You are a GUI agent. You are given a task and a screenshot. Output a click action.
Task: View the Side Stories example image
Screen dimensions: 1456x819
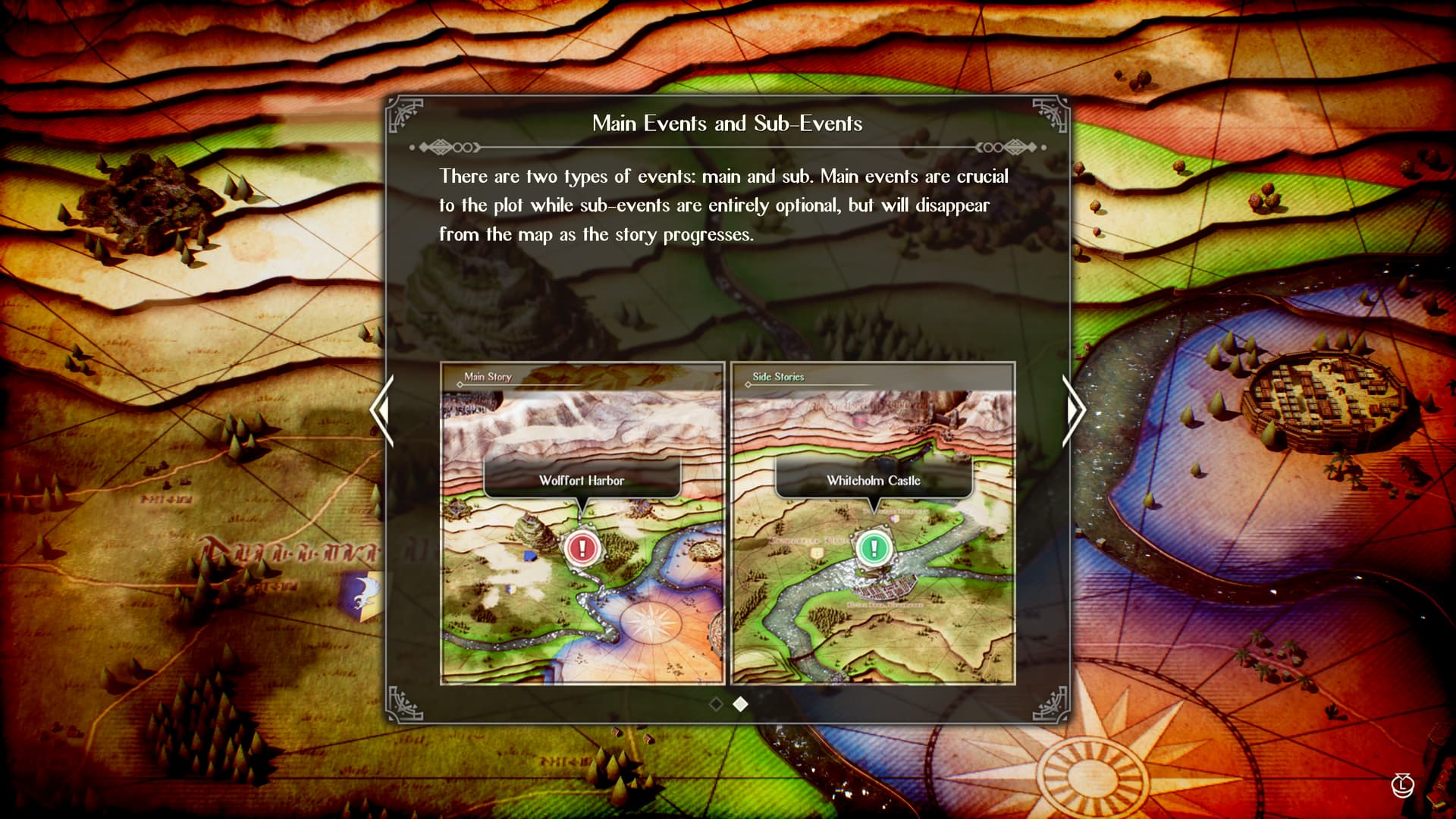point(873,524)
